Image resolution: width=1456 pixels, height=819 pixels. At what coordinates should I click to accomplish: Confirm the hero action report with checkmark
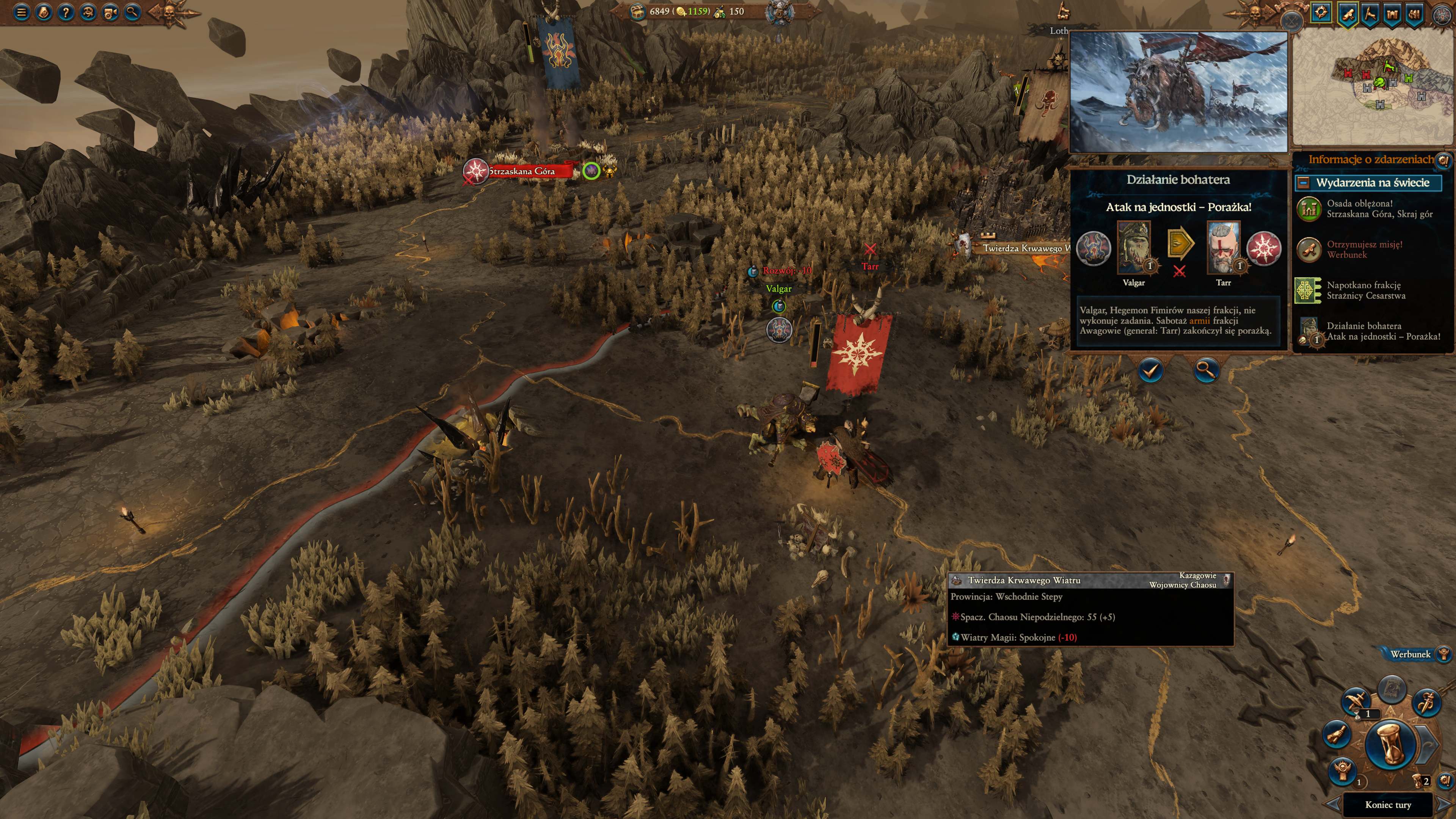point(1150,371)
